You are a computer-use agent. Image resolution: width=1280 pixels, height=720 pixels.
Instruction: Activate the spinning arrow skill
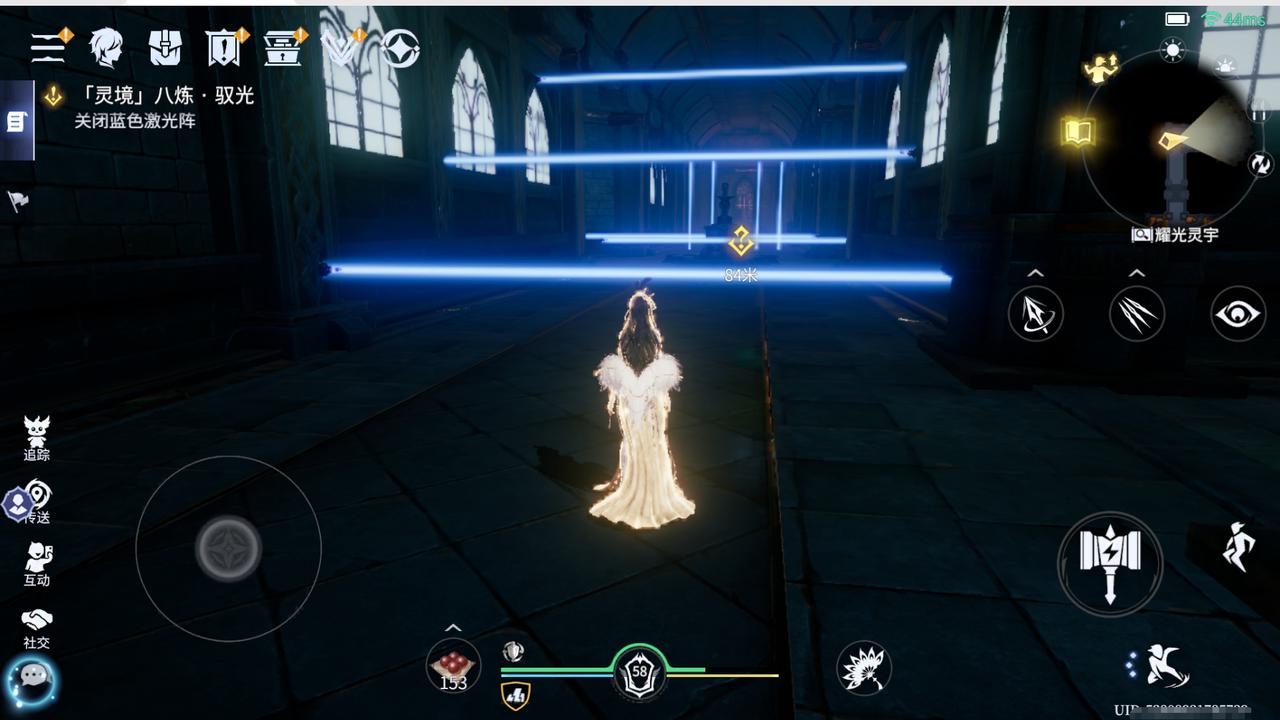tap(1035, 314)
